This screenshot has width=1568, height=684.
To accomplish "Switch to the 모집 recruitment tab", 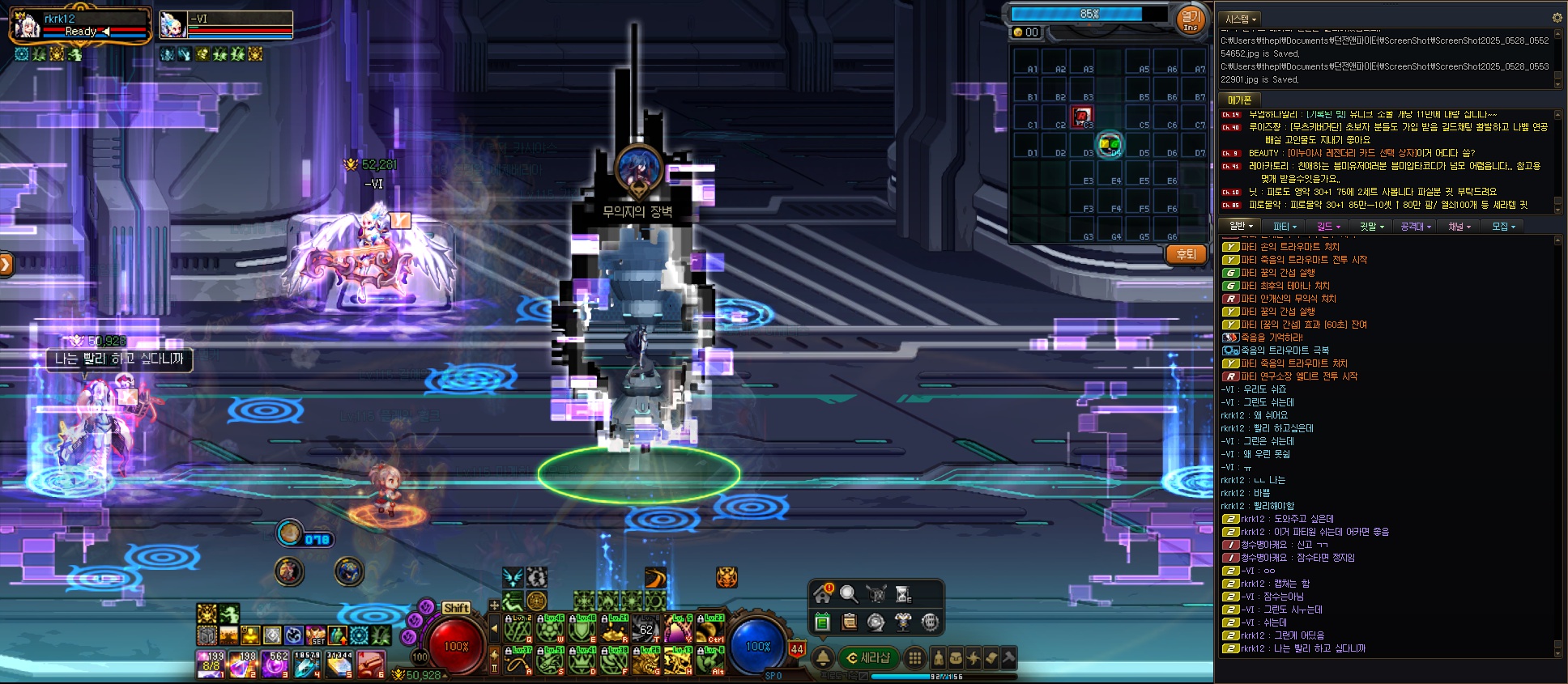I will (x=1504, y=227).
